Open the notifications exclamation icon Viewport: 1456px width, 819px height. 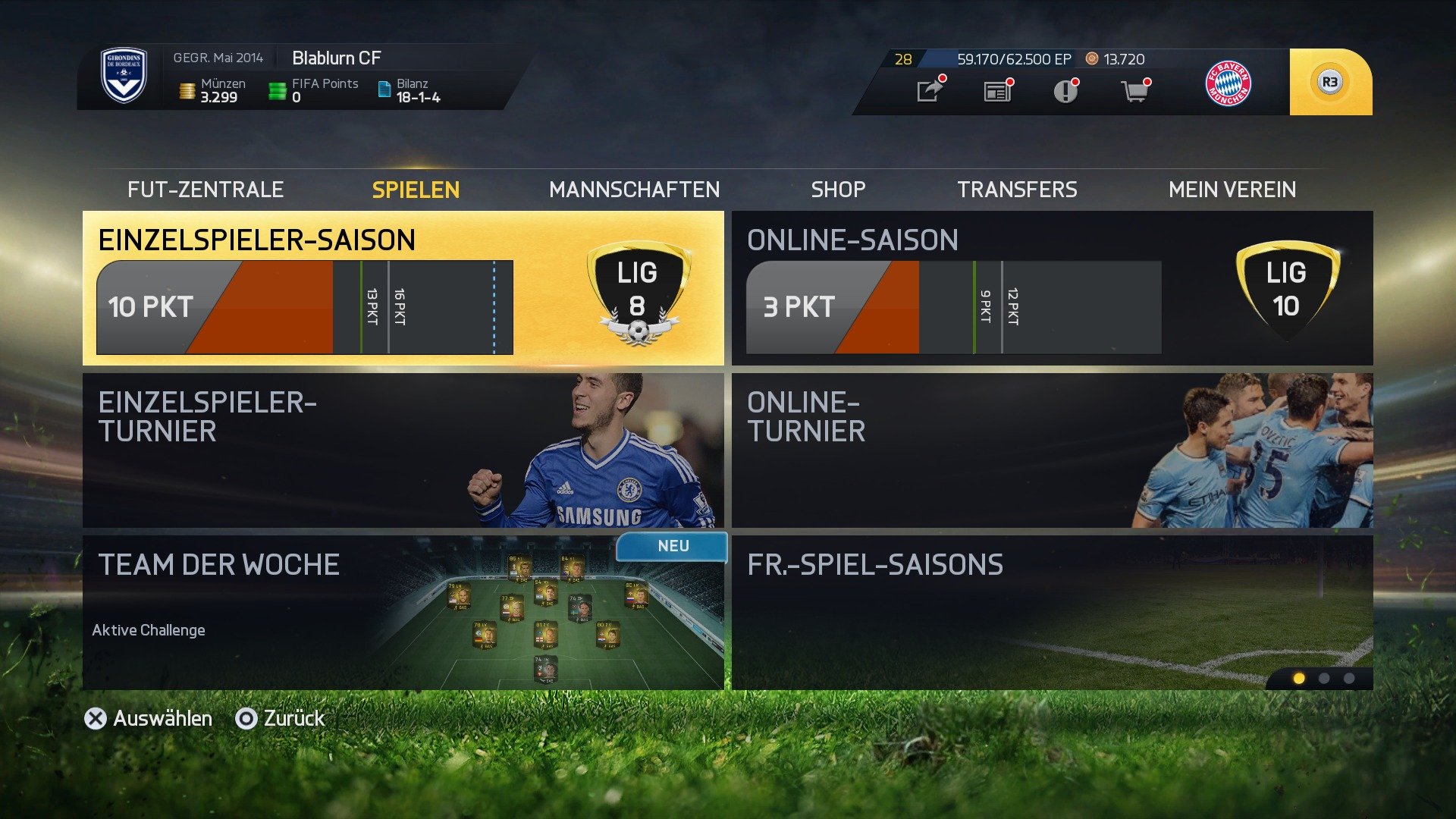(x=1065, y=90)
